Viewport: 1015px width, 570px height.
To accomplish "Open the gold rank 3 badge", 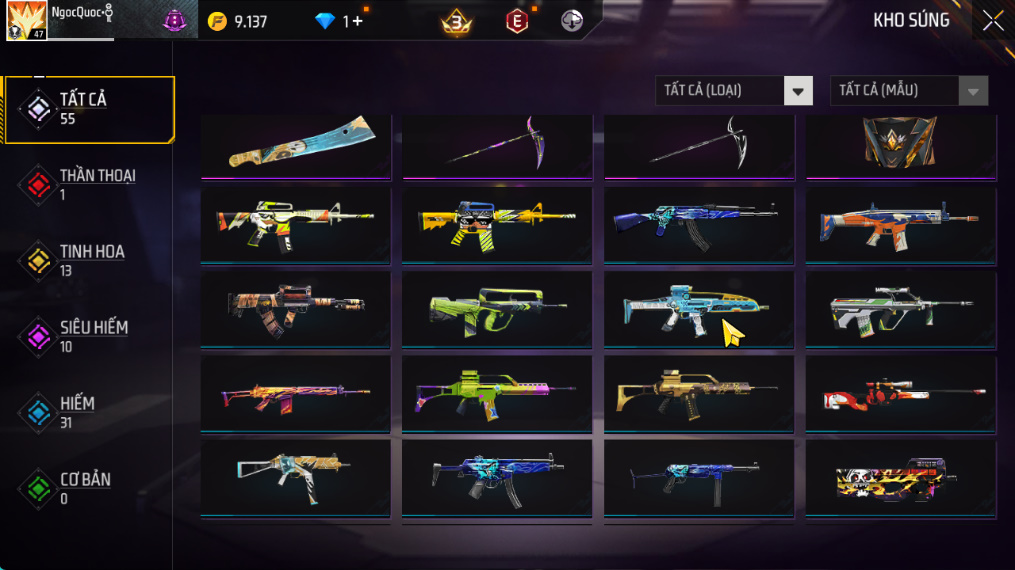I will coord(457,21).
